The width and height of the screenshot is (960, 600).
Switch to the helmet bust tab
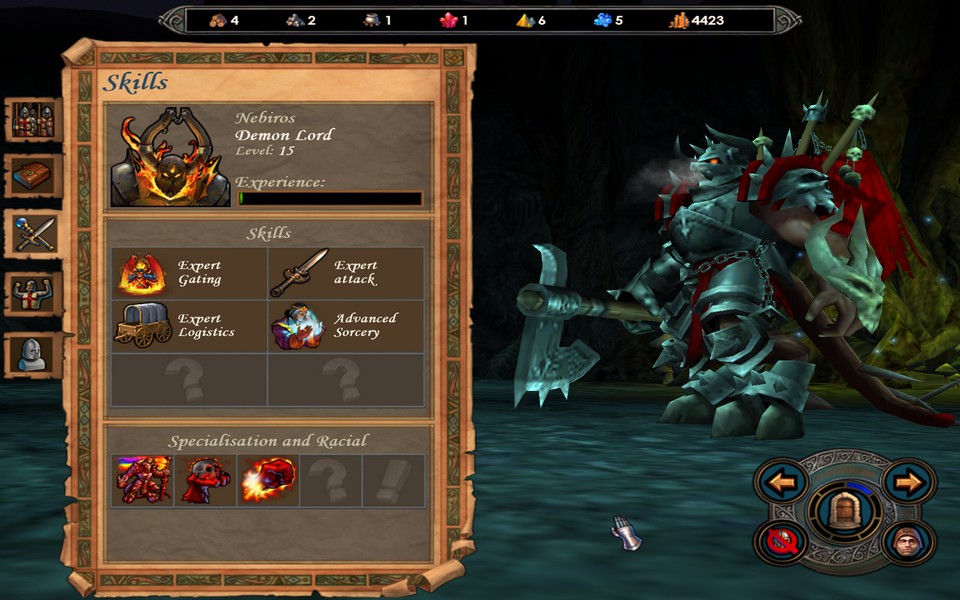[33, 354]
